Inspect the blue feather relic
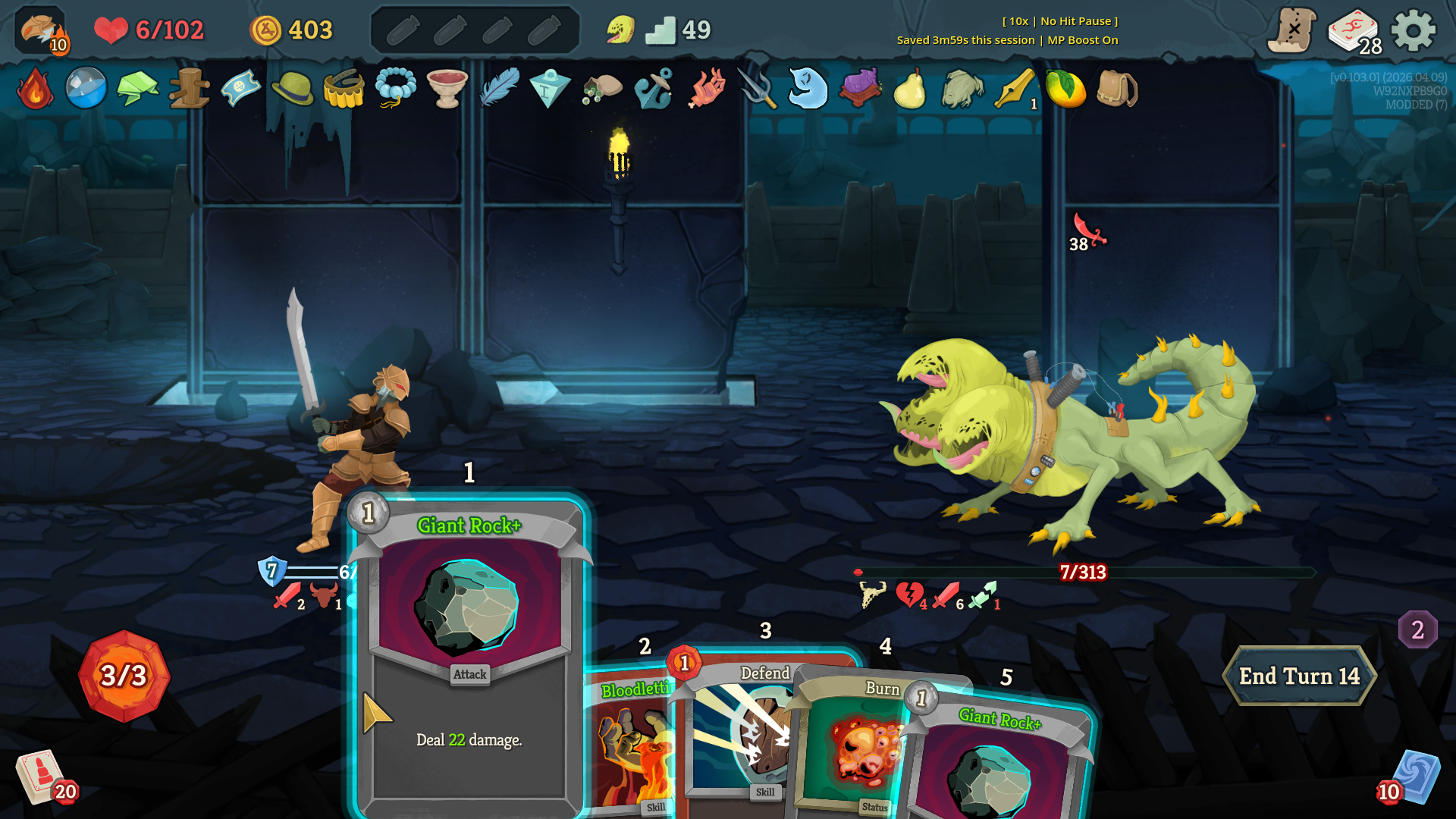 499,89
